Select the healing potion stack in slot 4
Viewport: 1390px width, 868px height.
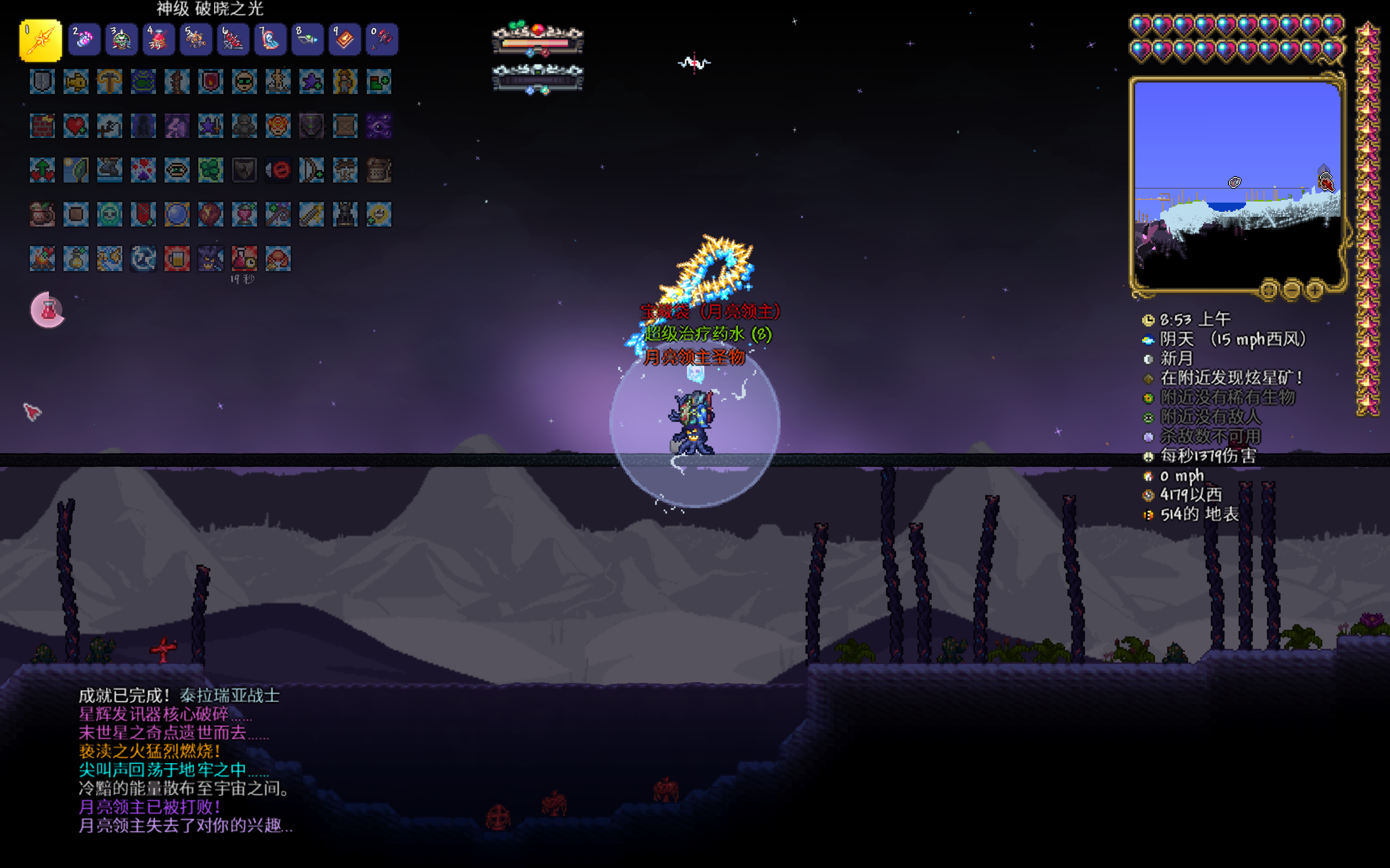pyautogui.click(x=158, y=40)
